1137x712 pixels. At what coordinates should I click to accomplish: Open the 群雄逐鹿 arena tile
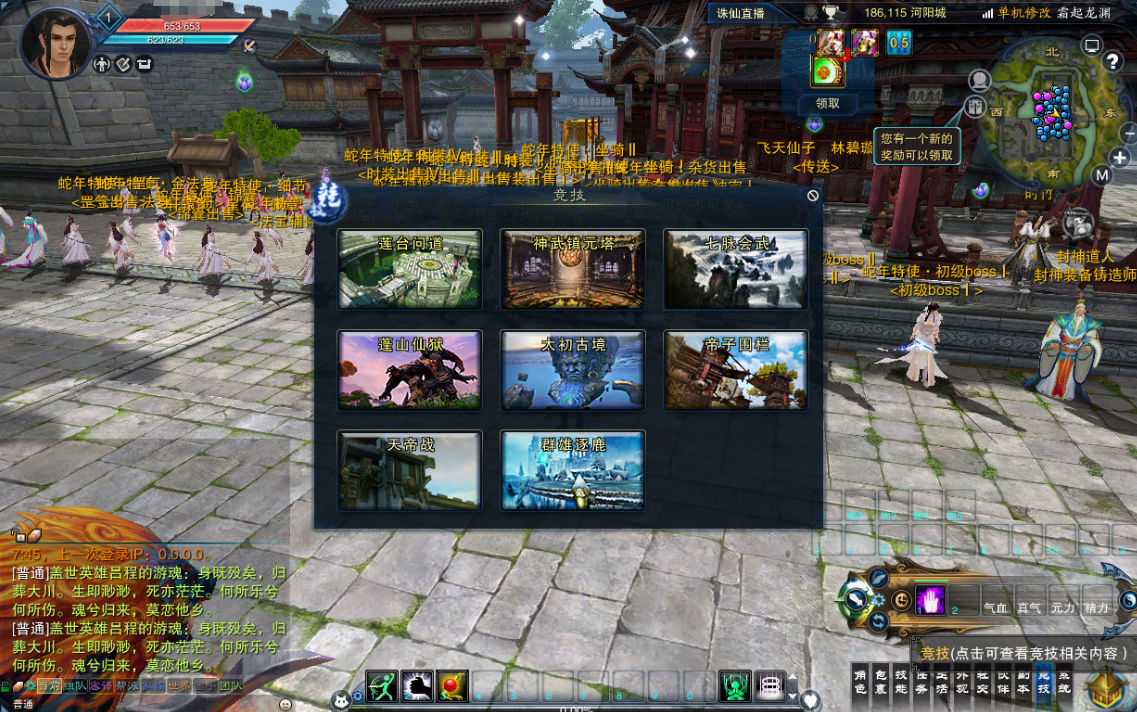point(573,470)
